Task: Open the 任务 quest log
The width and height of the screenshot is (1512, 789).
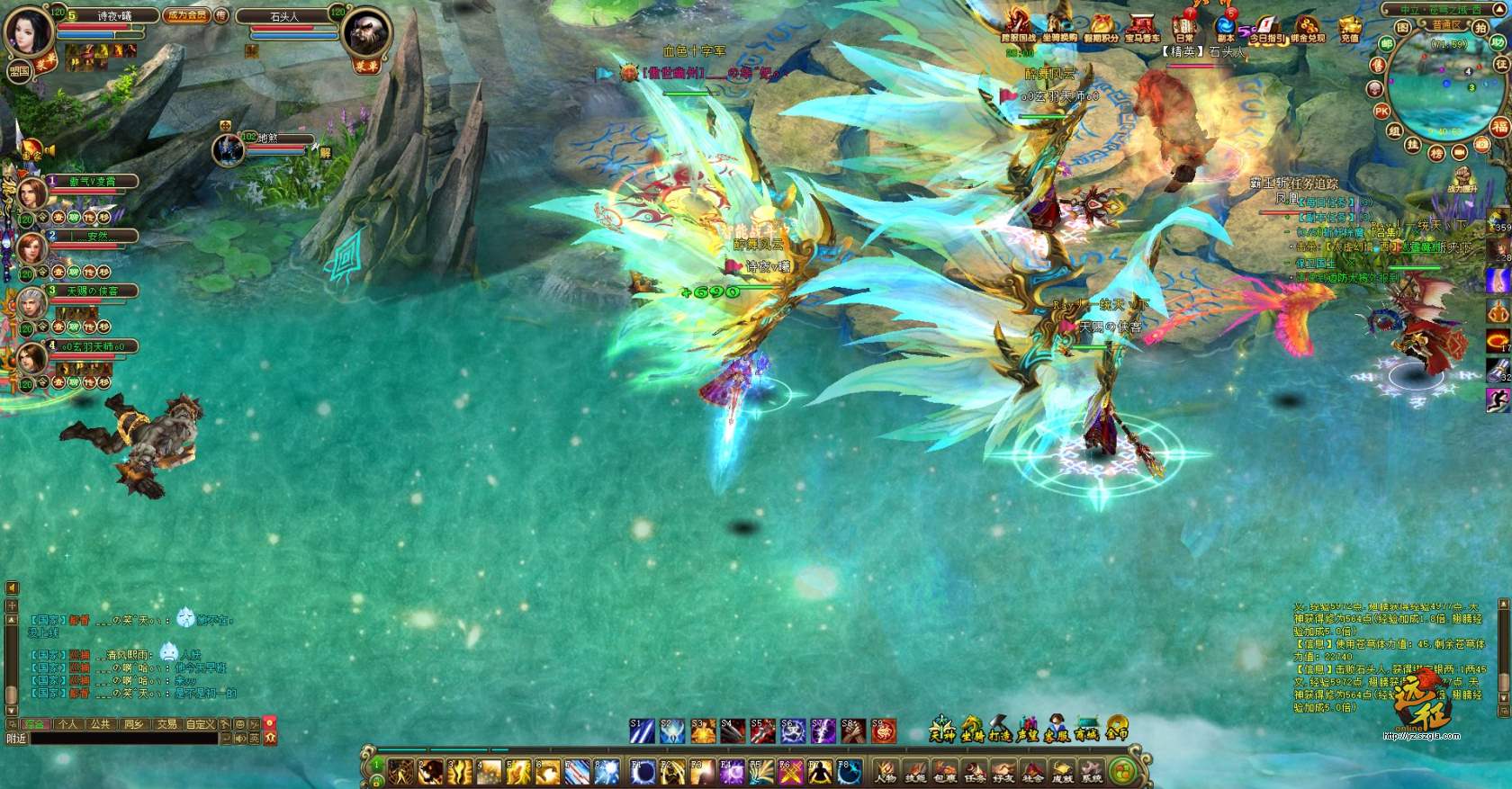Action: click(975, 771)
